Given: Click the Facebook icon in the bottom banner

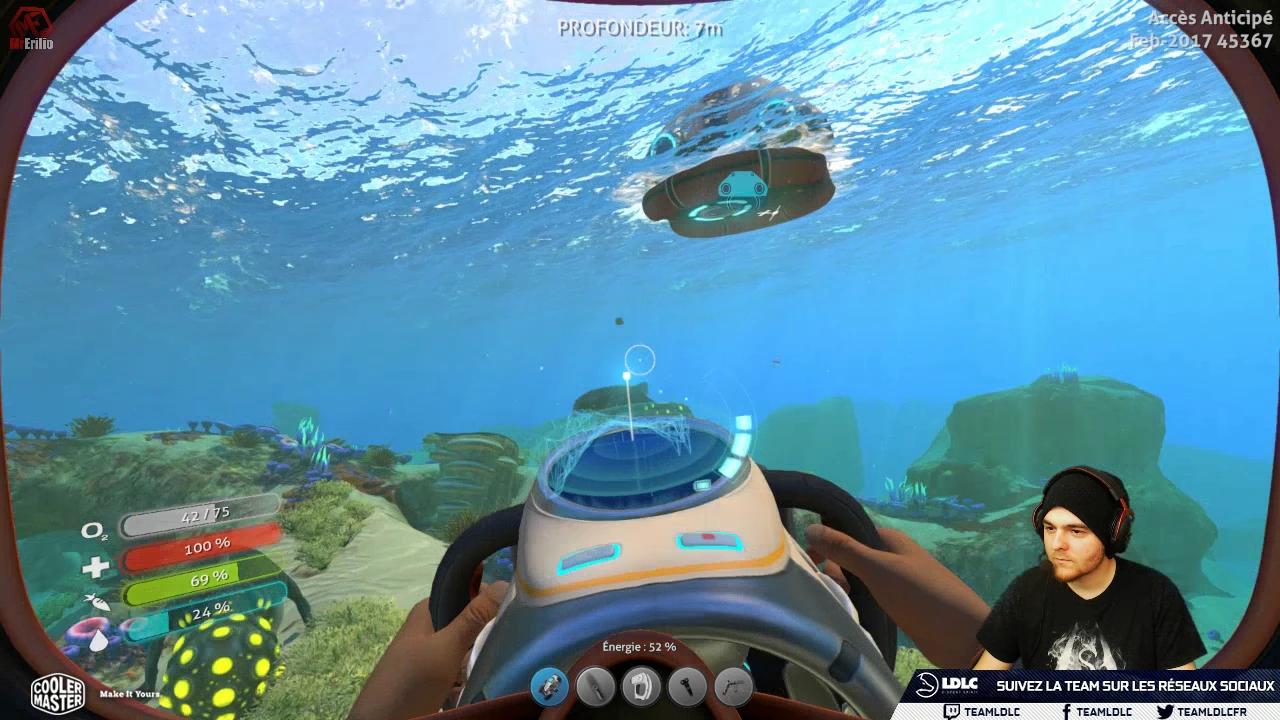Looking at the screenshot, I should pyautogui.click(x=1068, y=712).
